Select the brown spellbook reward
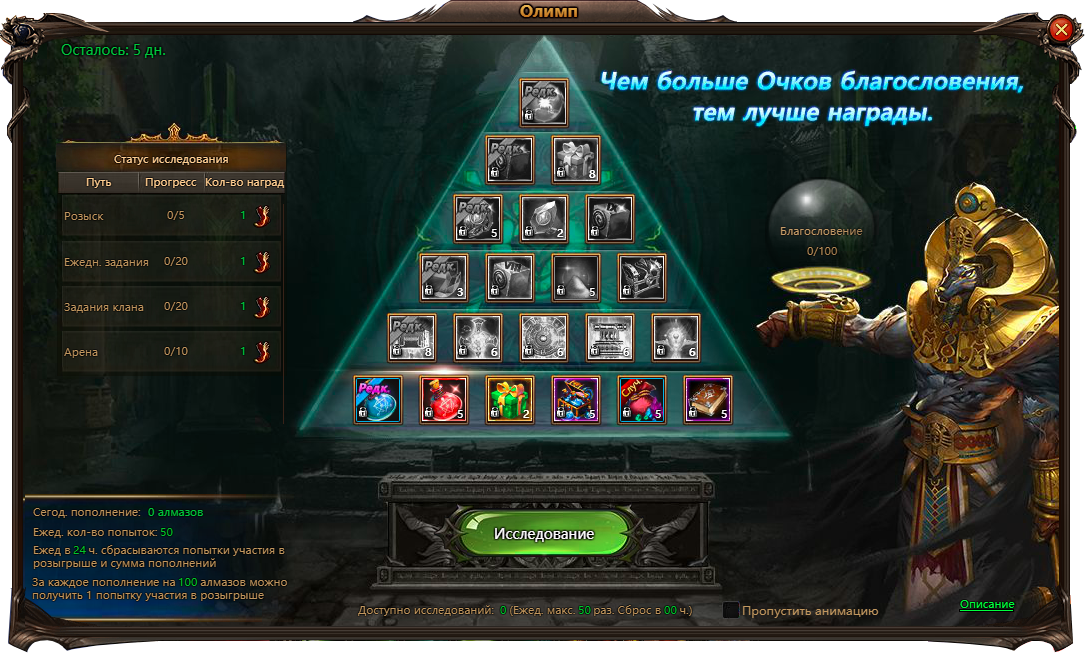Image resolution: width=1085 pixels, height=653 pixels. 708,400
